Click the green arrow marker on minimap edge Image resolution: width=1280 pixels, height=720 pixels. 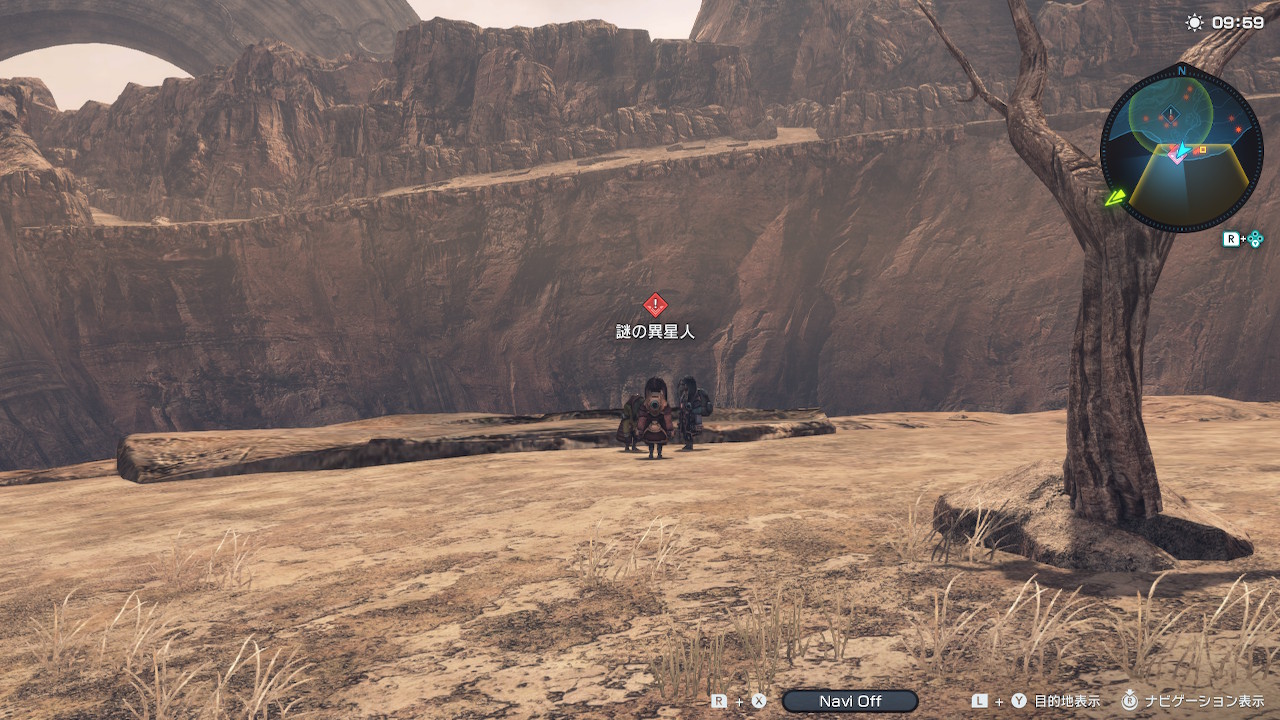tap(1116, 197)
